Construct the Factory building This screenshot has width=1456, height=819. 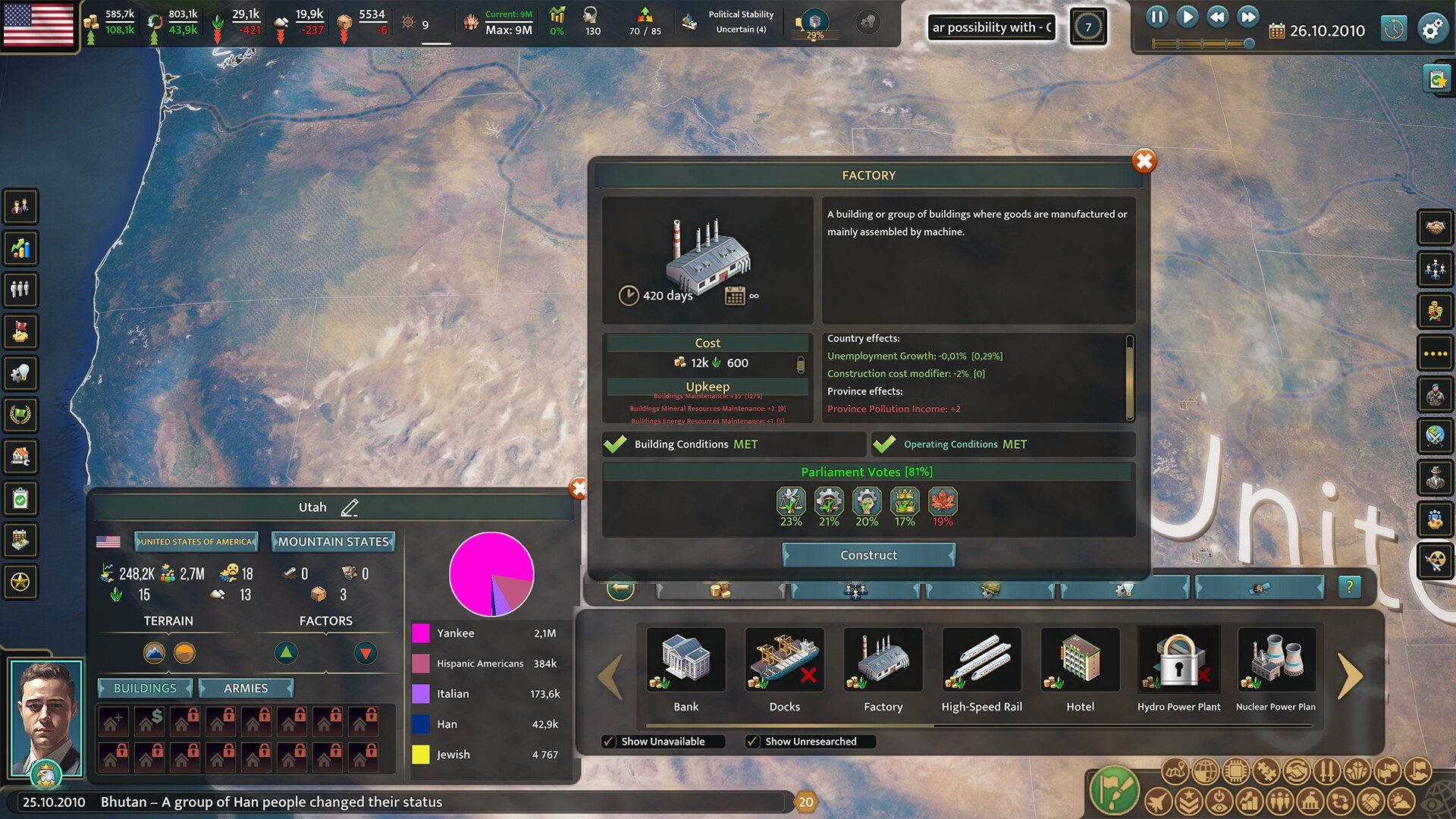pos(868,555)
